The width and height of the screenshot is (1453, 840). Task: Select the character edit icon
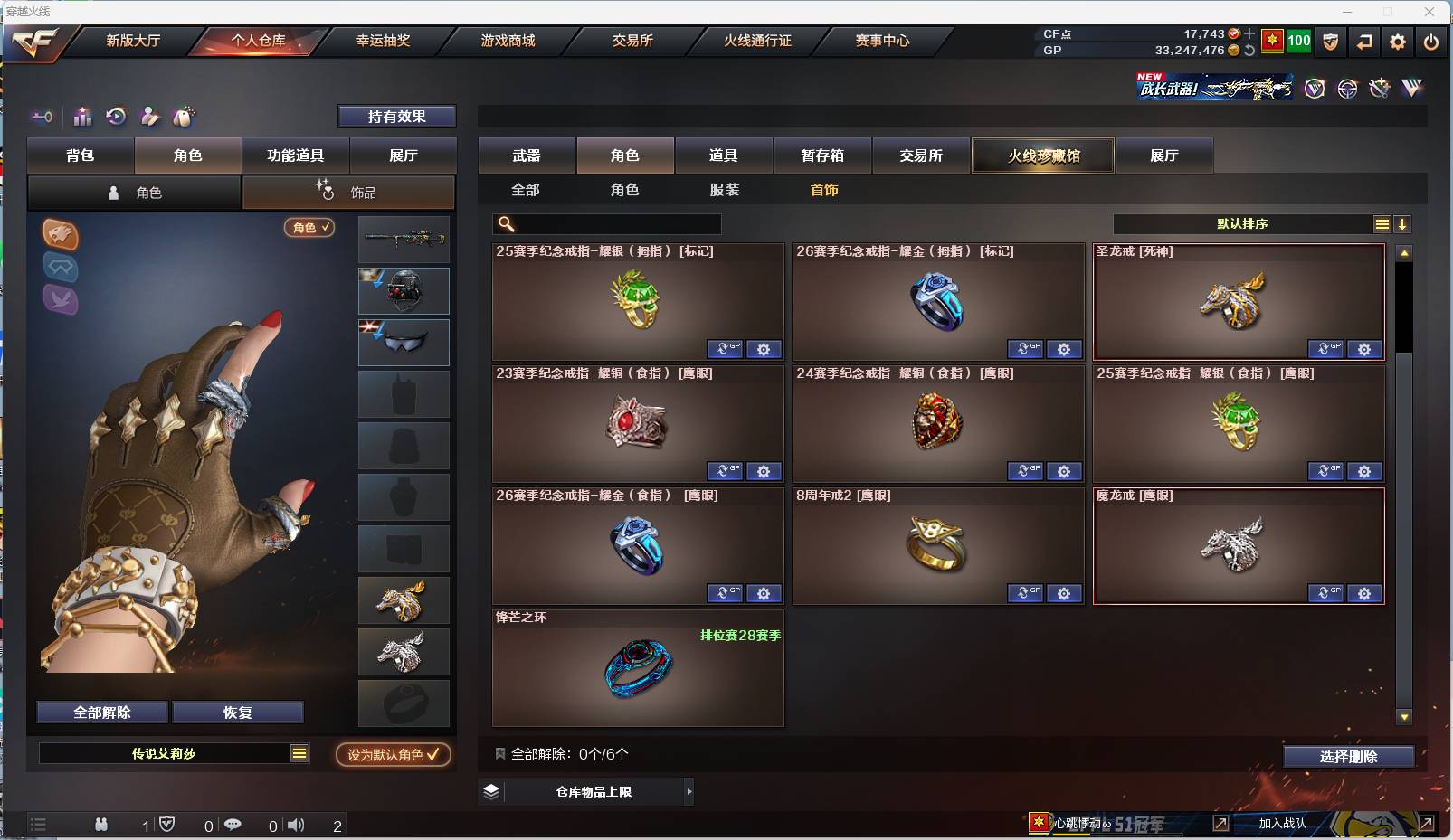click(149, 116)
